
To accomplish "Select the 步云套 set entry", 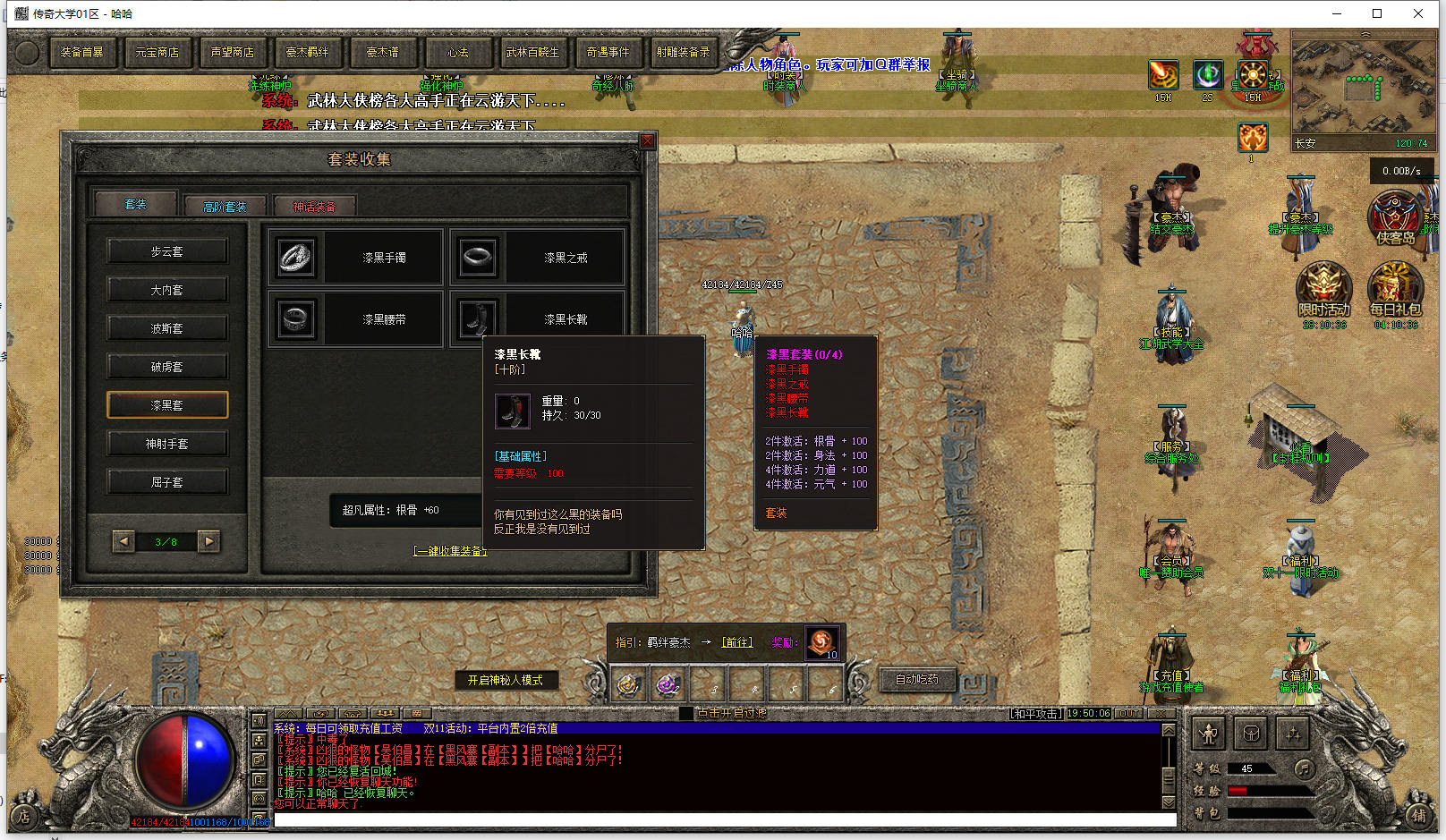I will (167, 251).
